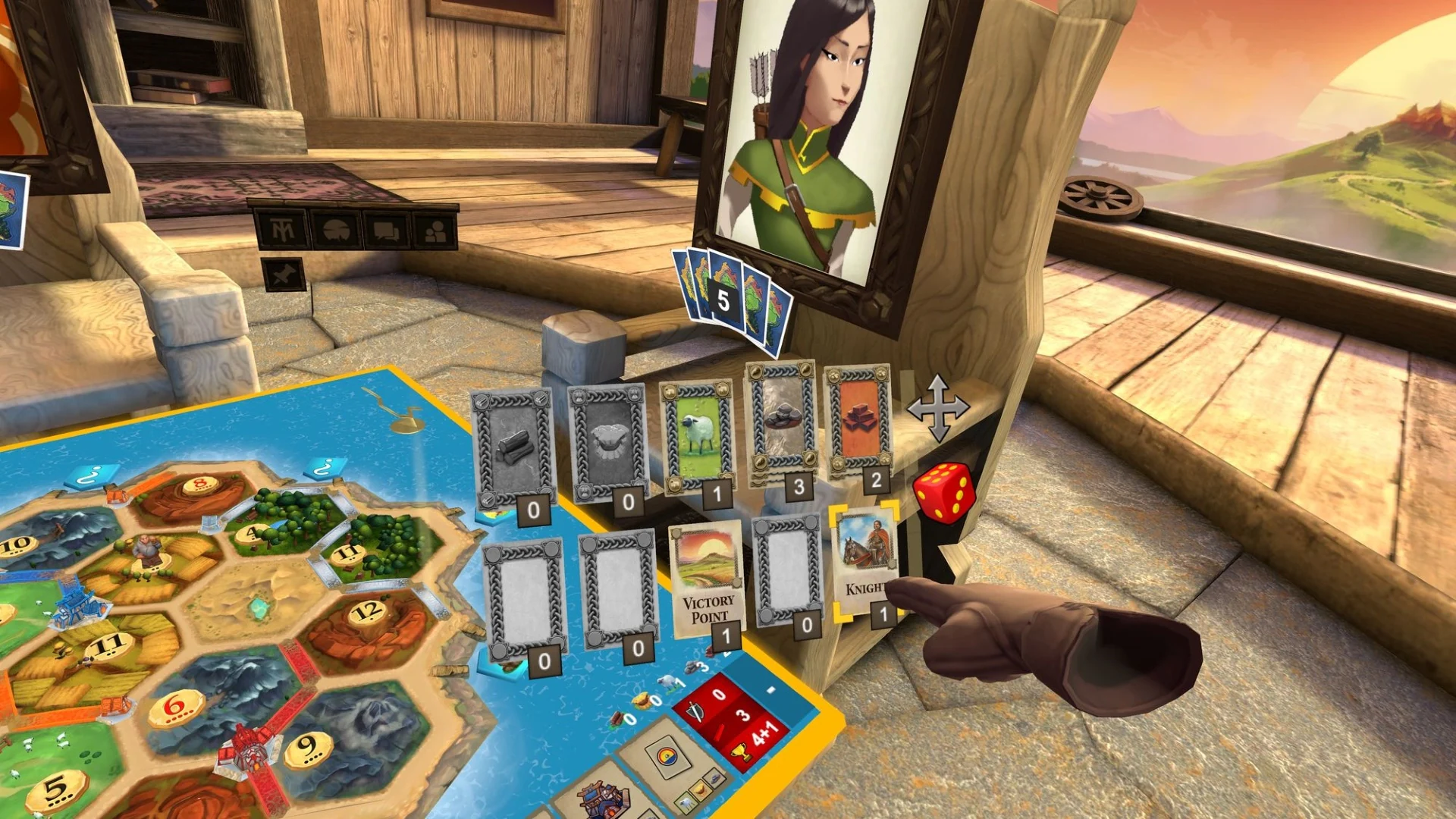The width and height of the screenshot is (1456, 819).
Task: Click the trophy icon on the red panel
Action: click(742, 752)
